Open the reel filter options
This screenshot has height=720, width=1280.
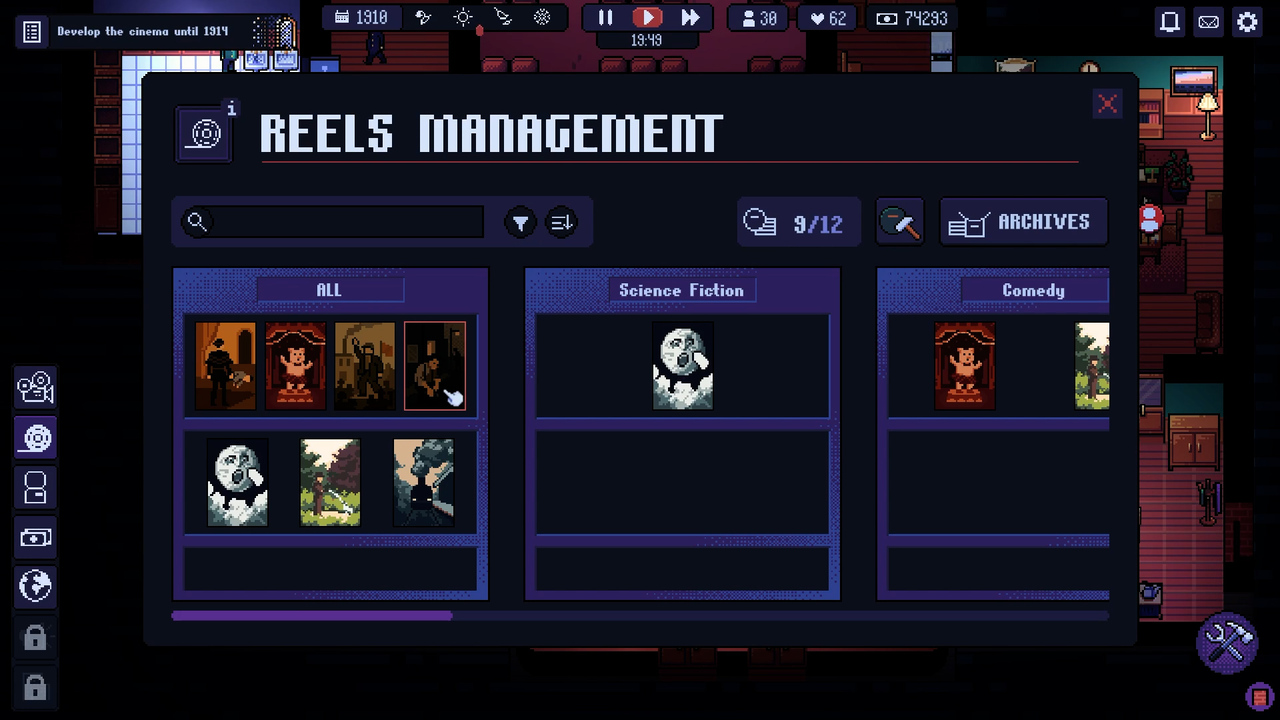pyautogui.click(x=520, y=223)
